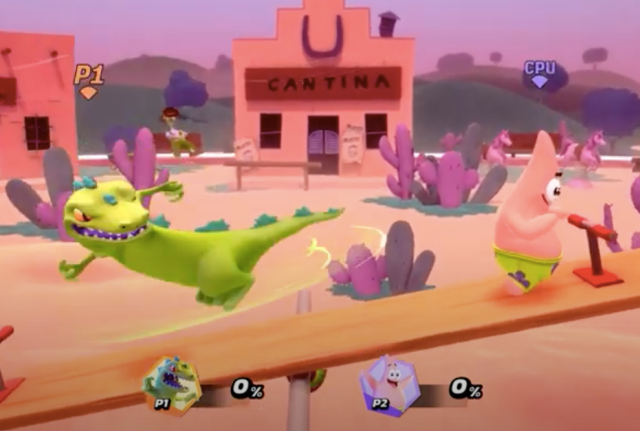Click the purple CPU player marker
The height and width of the screenshot is (431, 640).
pyautogui.click(x=540, y=74)
